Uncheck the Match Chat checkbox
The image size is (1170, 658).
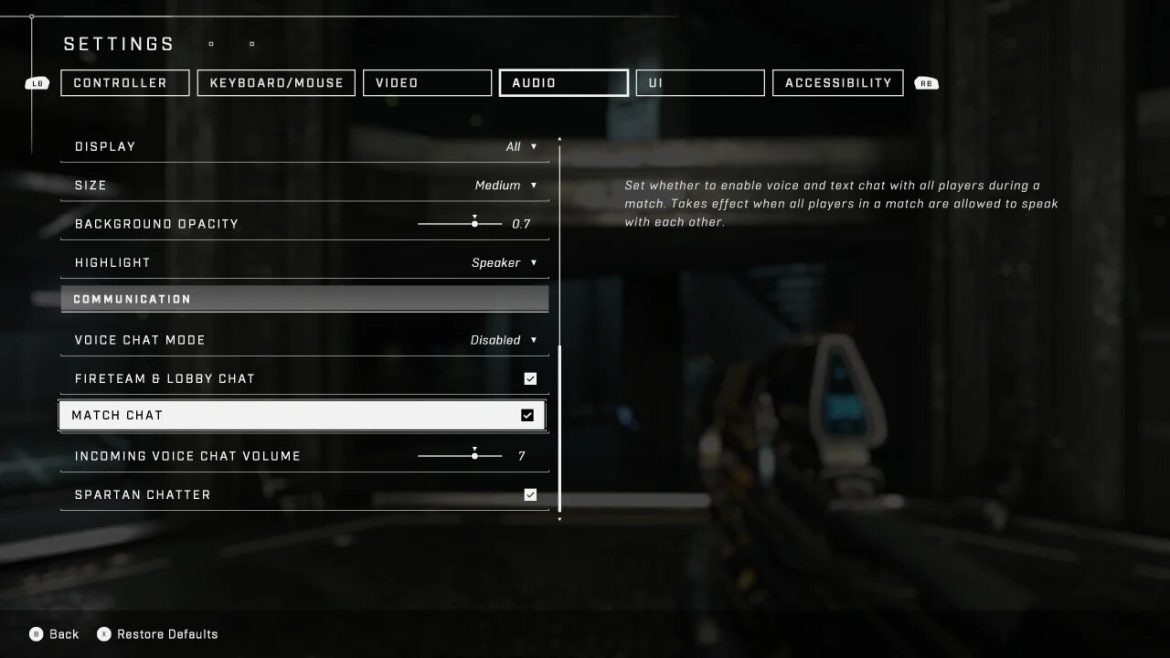[527, 416]
